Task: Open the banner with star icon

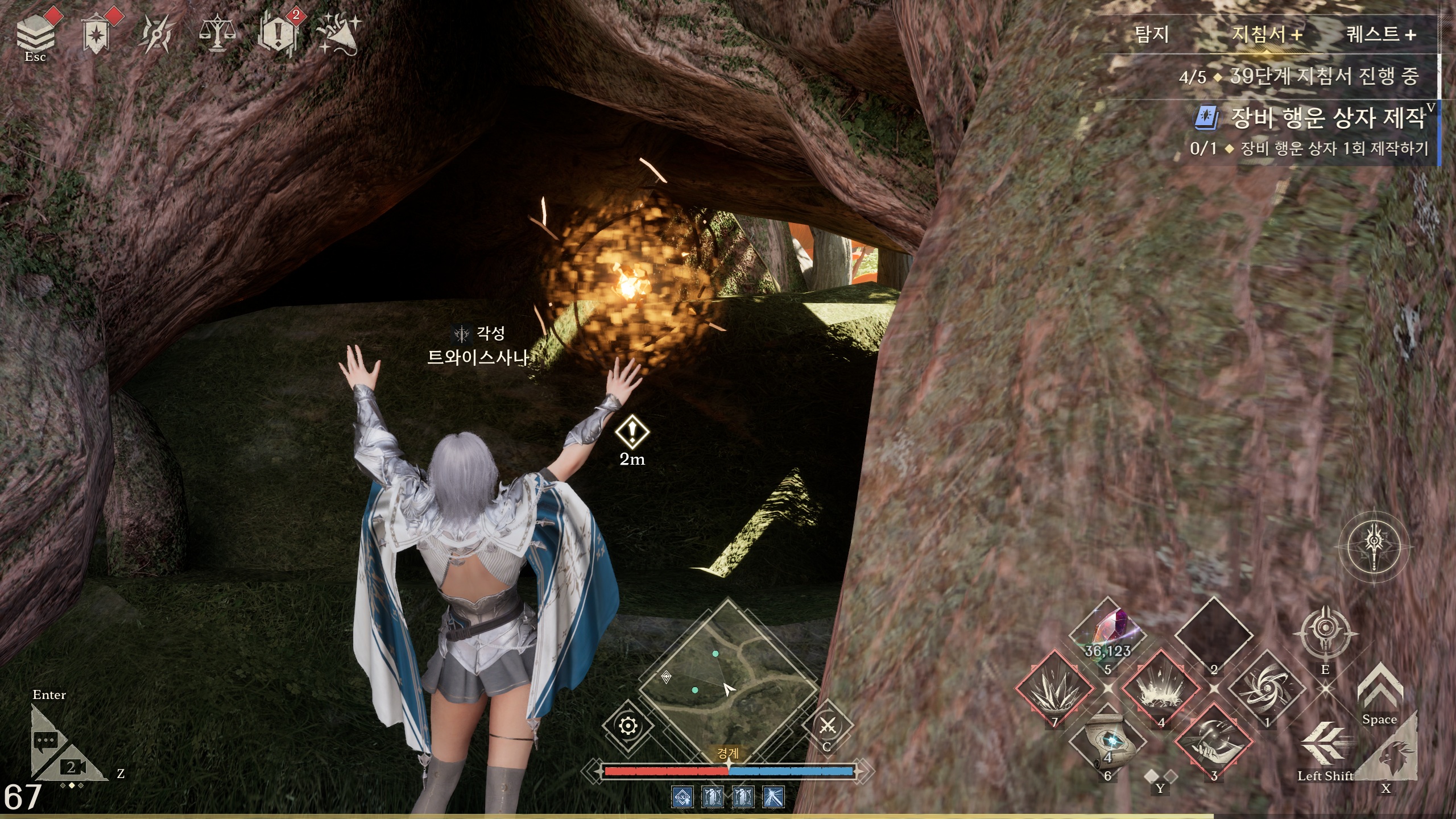Action: point(96,34)
